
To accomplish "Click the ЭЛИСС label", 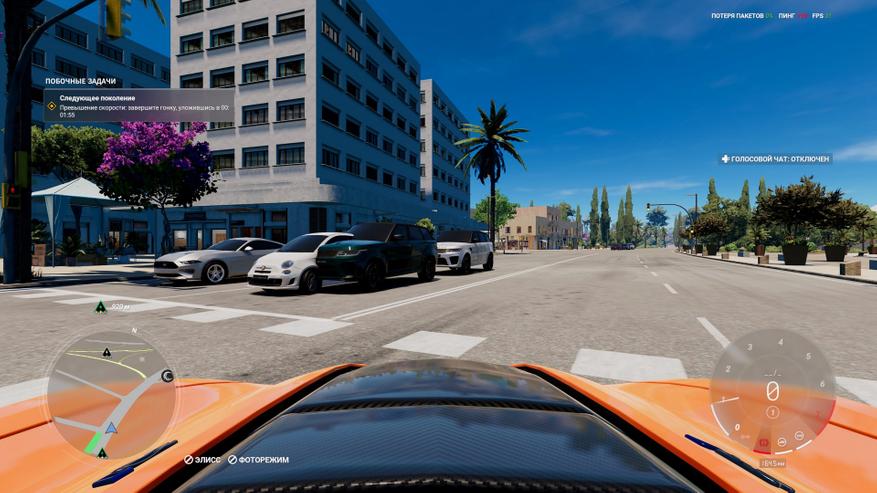I will [x=202, y=460].
